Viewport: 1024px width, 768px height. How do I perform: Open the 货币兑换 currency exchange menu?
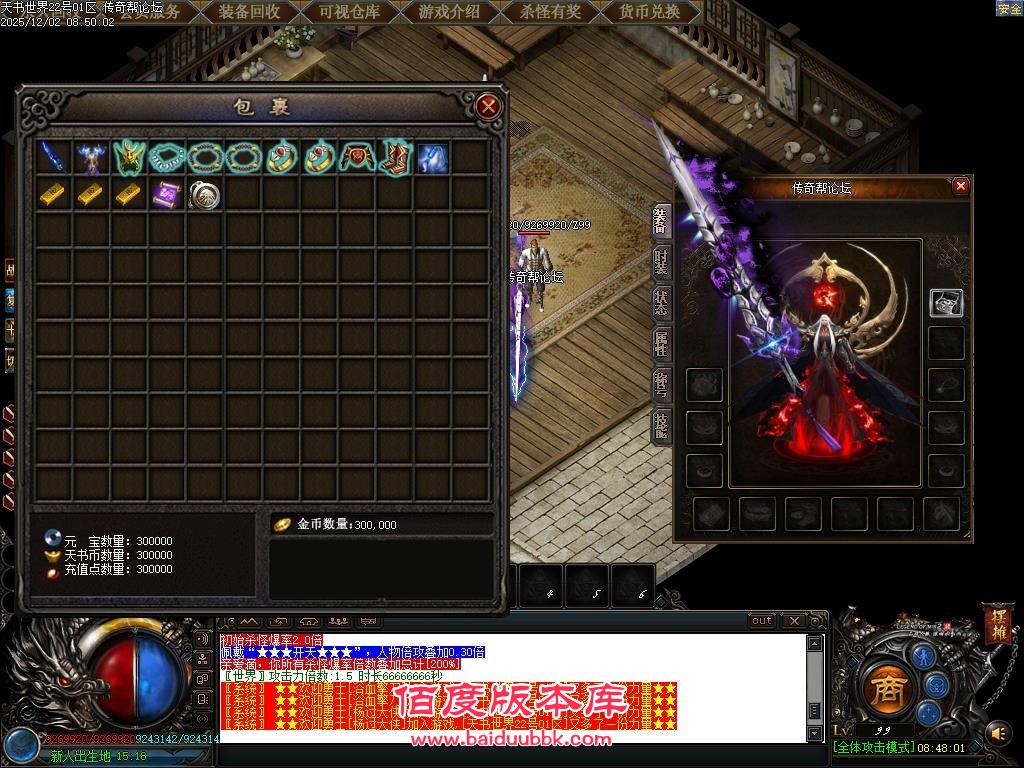pyautogui.click(x=649, y=12)
